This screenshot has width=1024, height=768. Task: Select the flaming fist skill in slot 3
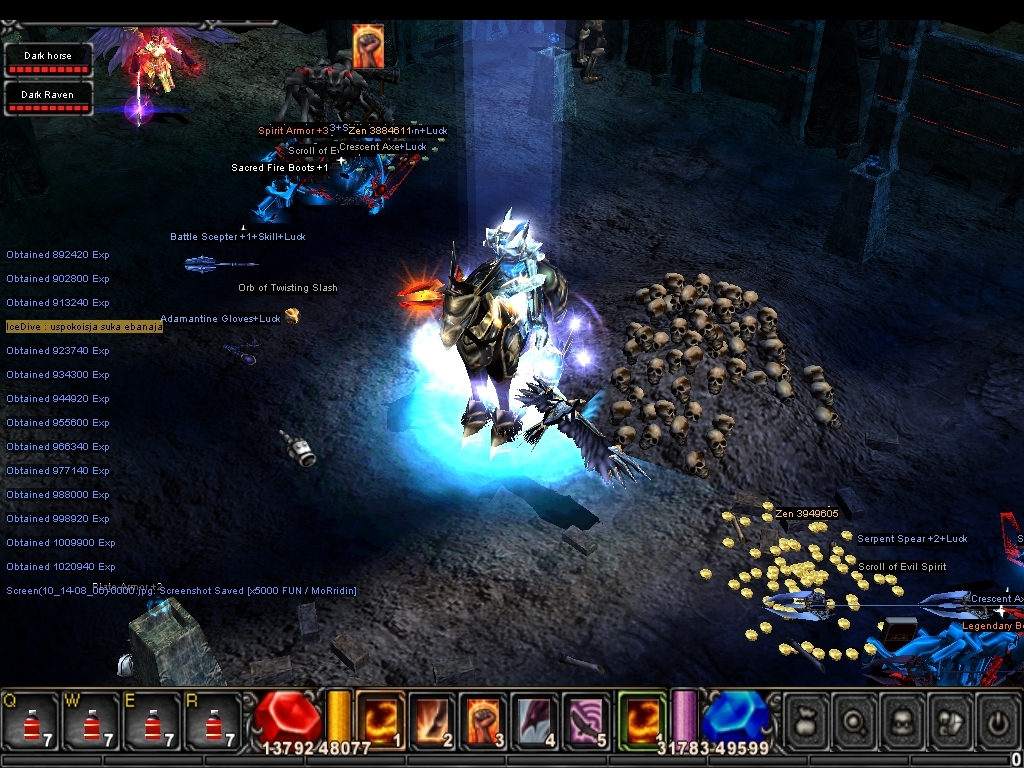pos(484,719)
